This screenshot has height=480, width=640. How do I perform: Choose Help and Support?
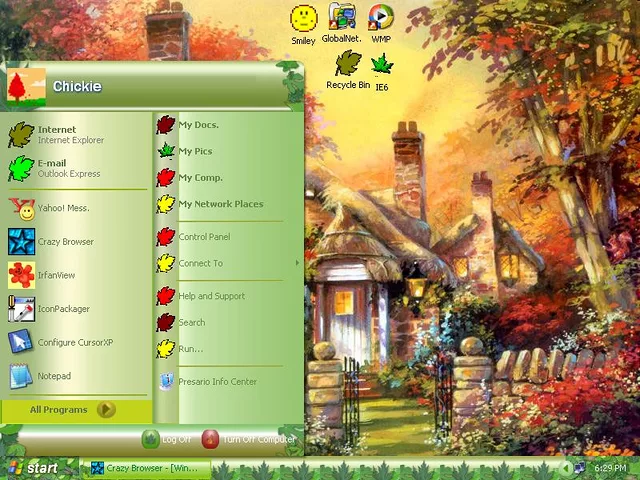[211, 296]
